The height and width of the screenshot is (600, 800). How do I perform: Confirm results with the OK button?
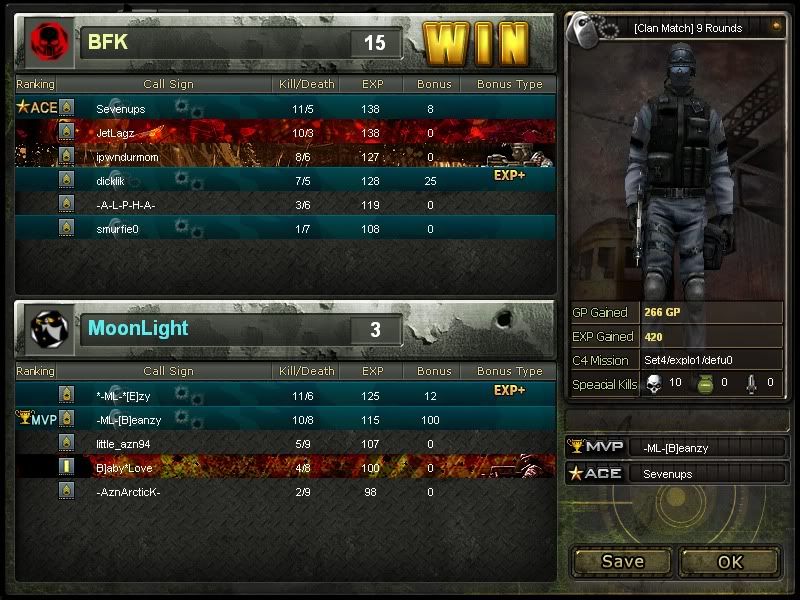730,561
